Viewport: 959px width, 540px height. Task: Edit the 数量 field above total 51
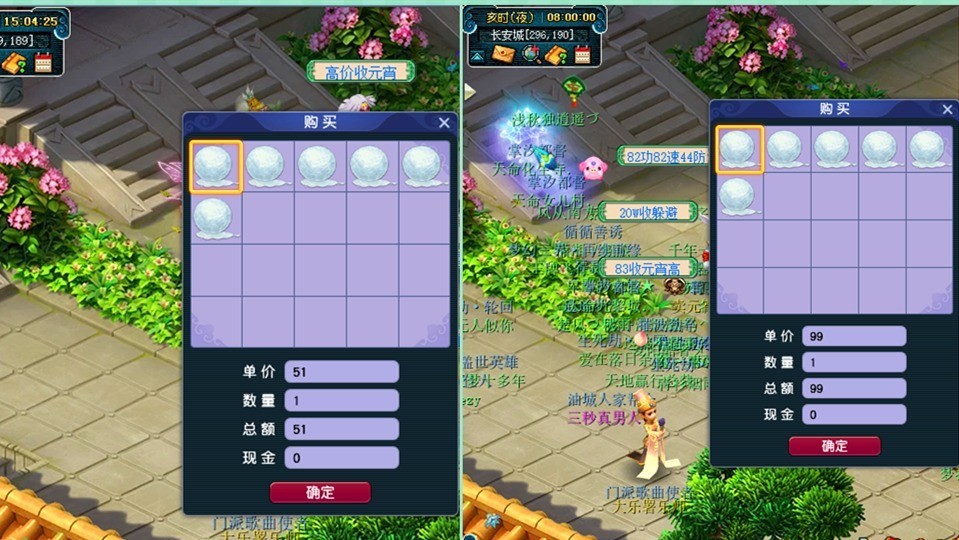[341, 401]
